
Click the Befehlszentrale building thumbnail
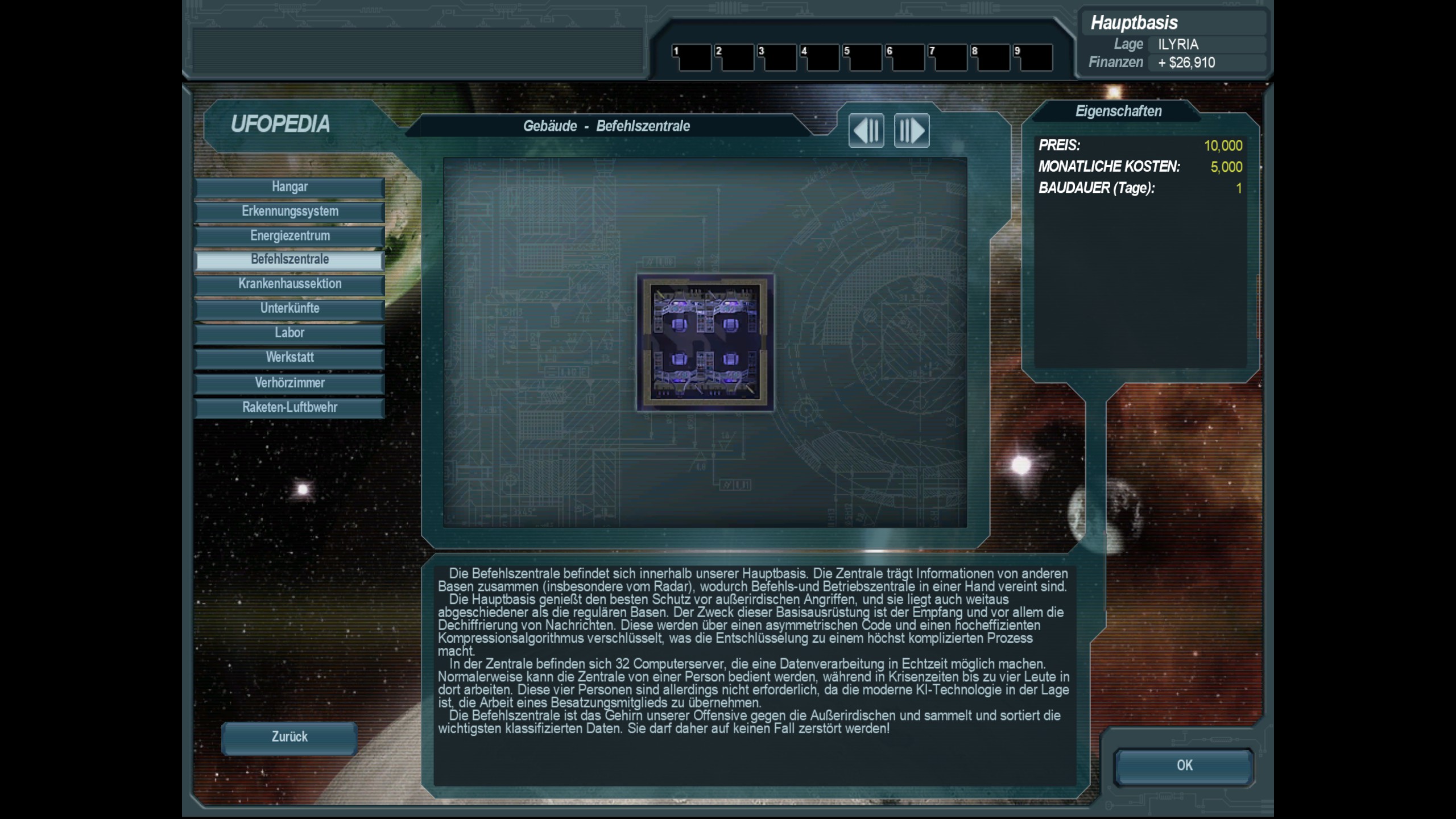tap(705, 342)
